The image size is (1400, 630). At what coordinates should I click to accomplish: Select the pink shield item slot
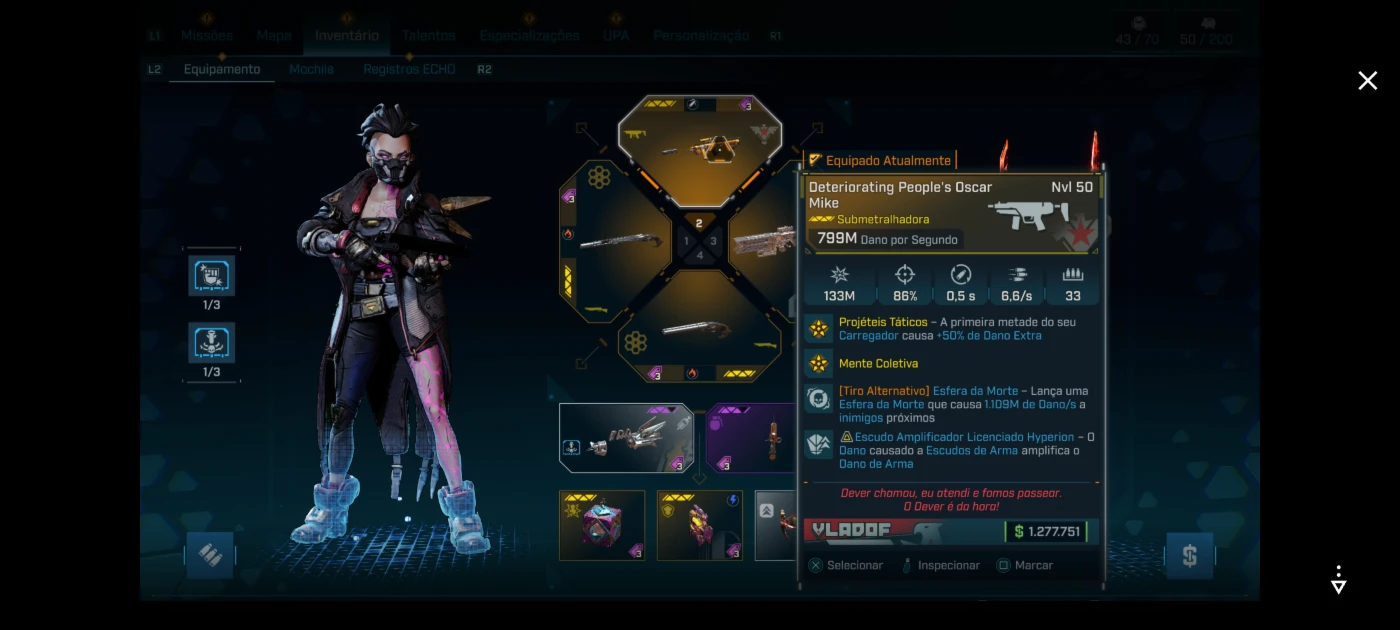tap(699, 525)
